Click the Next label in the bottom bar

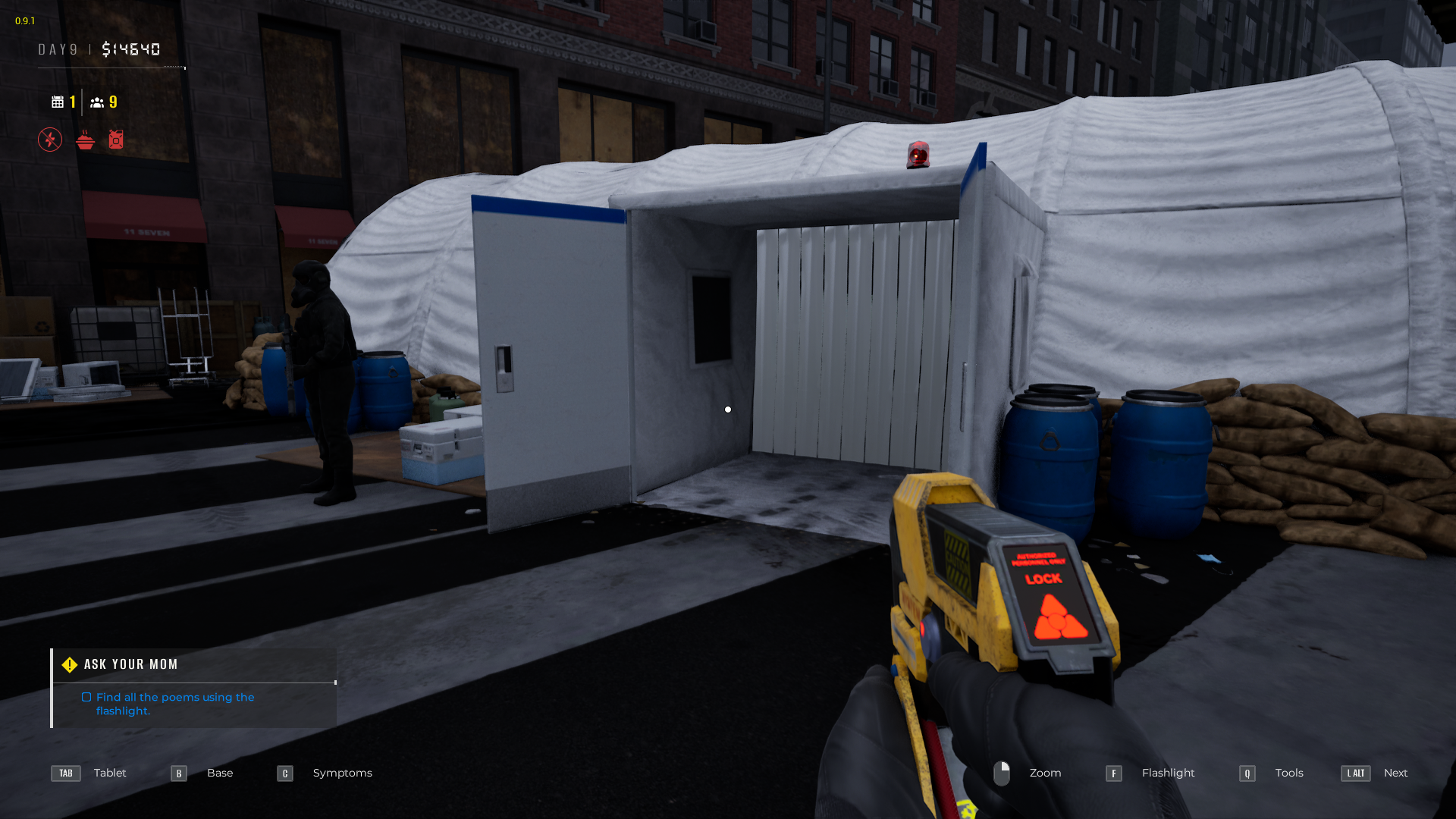(x=1396, y=773)
